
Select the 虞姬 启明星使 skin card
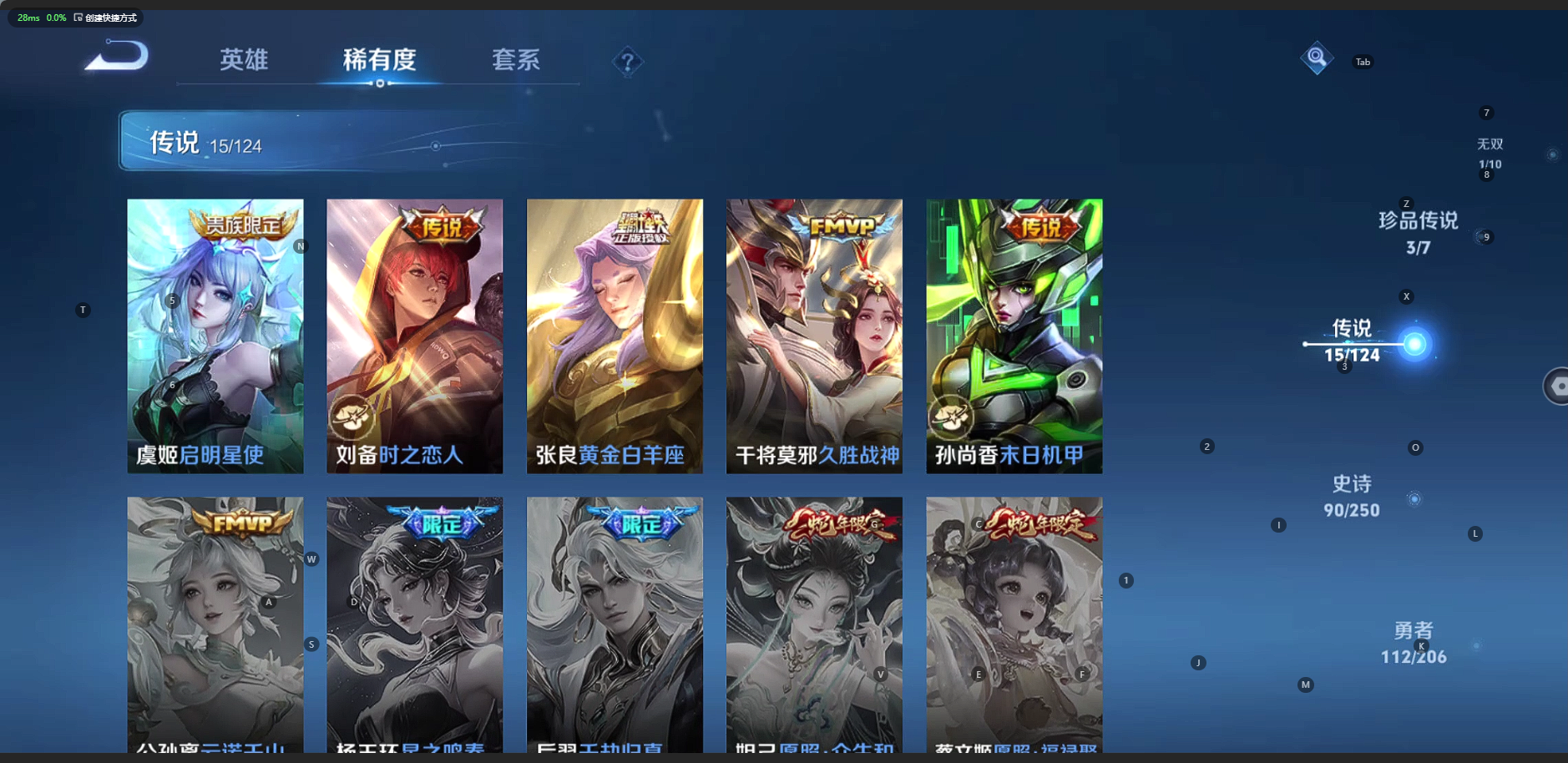215,336
